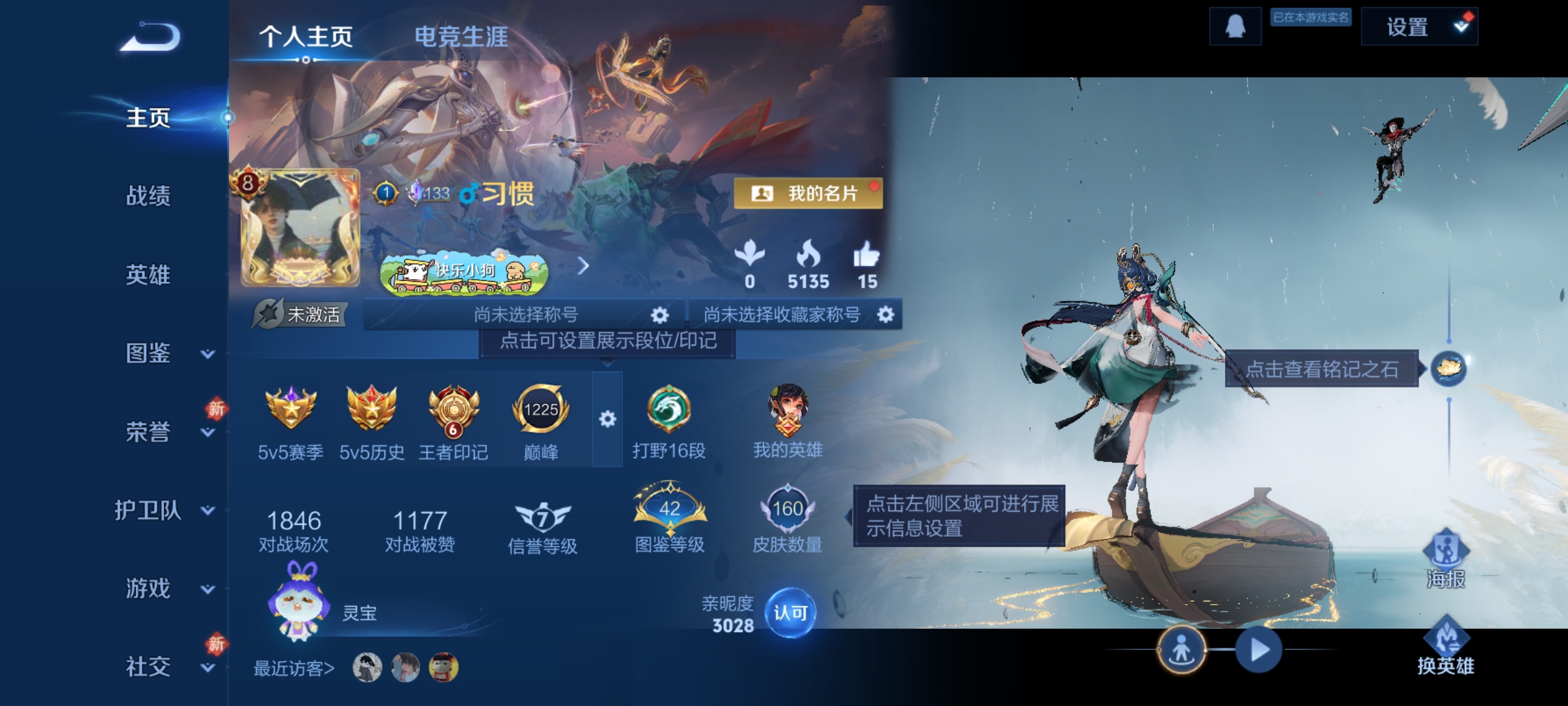Open title settings gear beside 尚未选择称号
Screen dimensions: 1568x706
(x=660, y=314)
